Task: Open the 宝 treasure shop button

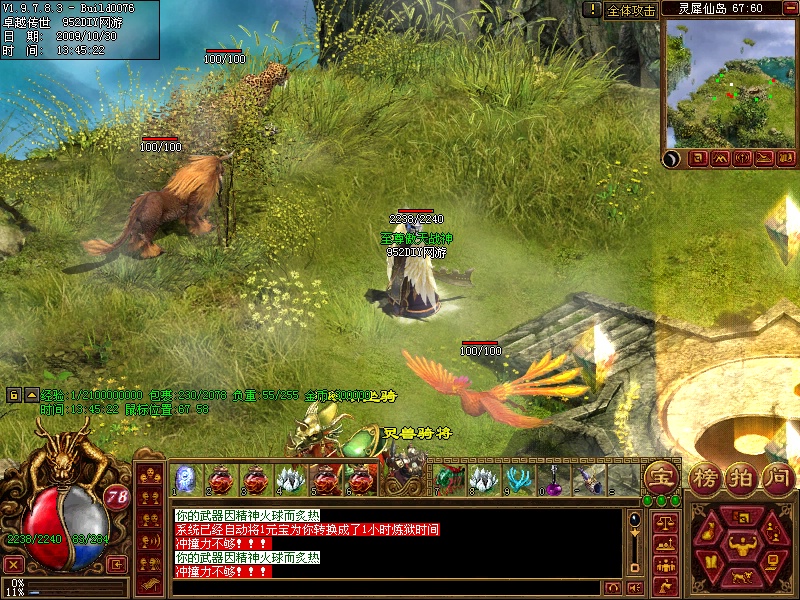Action: pyautogui.click(x=660, y=476)
